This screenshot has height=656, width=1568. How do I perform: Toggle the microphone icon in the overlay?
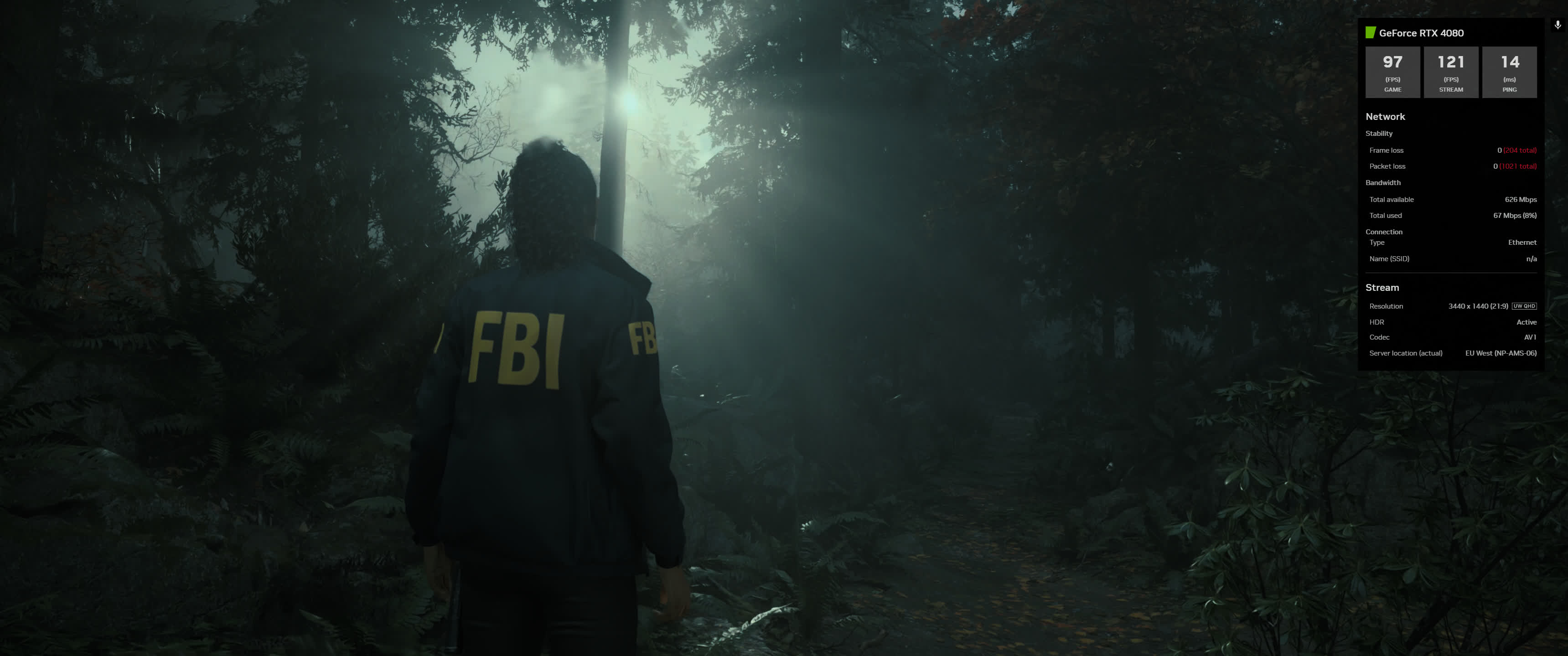pyautogui.click(x=1557, y=25)
